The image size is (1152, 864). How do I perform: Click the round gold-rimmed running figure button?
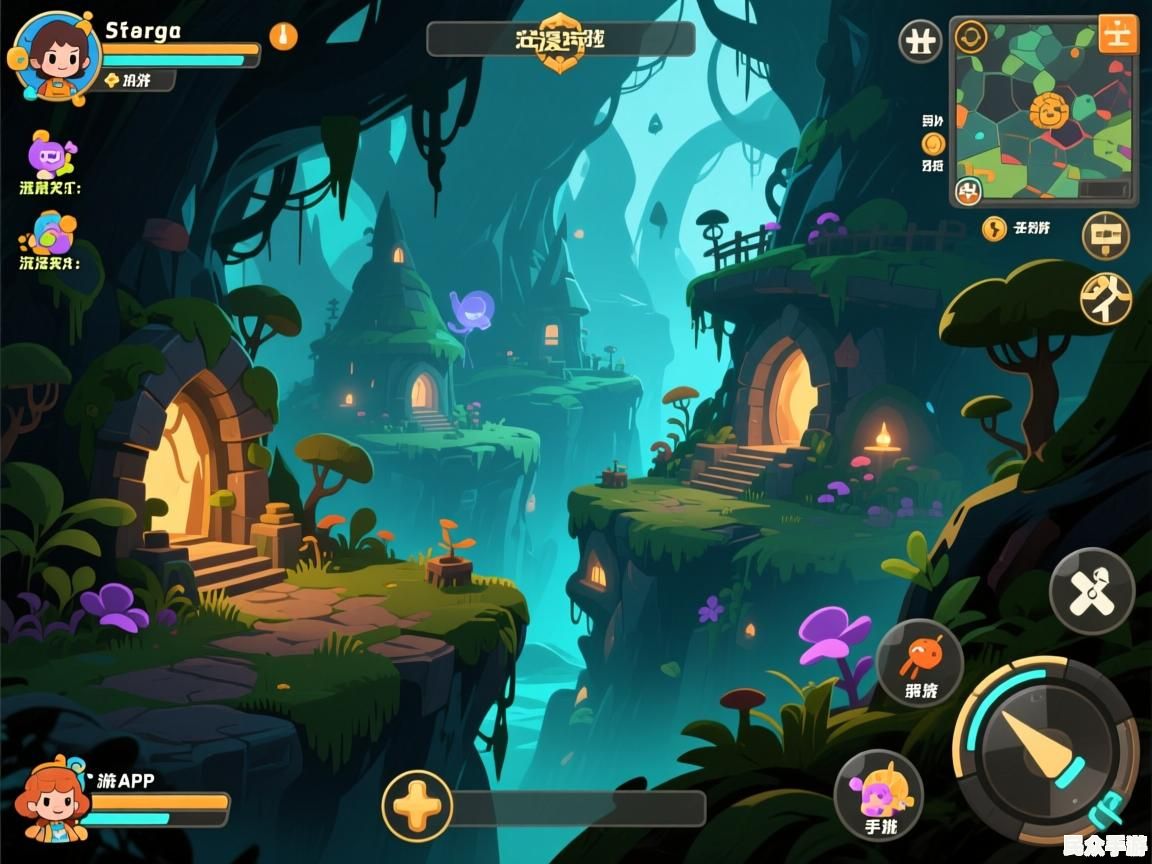[1105, 298]
